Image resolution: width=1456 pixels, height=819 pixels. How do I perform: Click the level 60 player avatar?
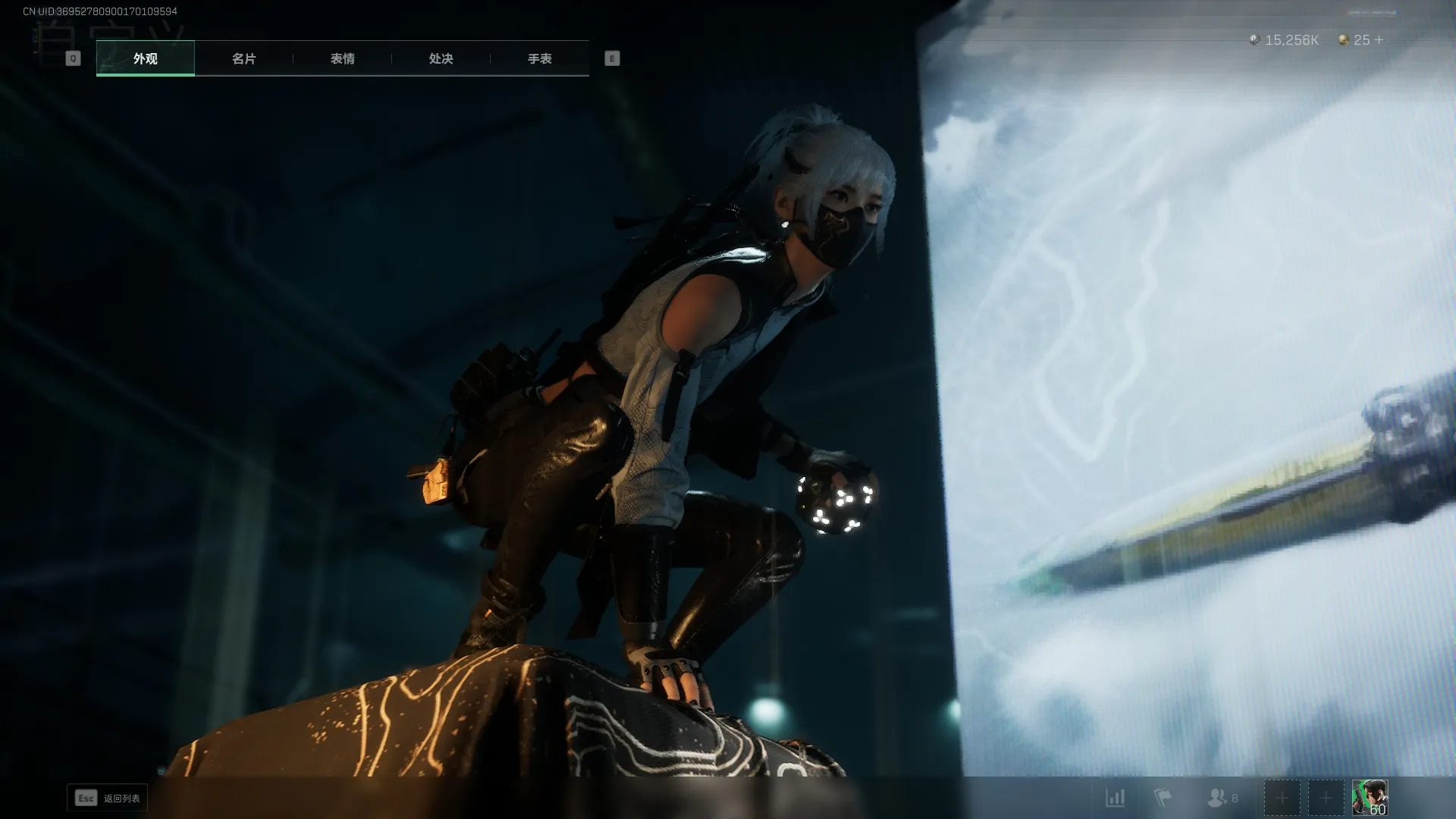(1370, 798)
